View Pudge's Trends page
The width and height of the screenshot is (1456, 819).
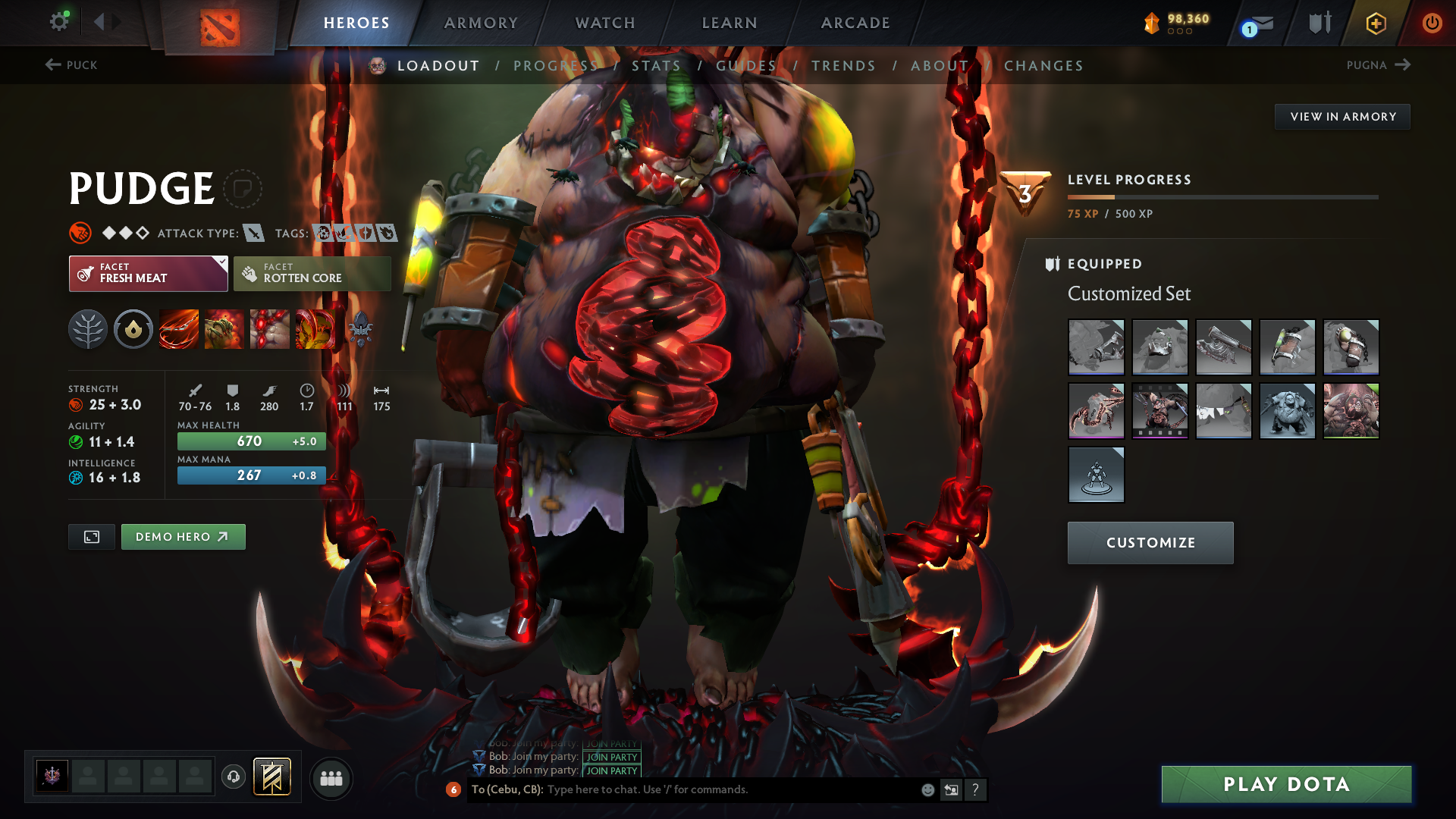pos(843,66)
